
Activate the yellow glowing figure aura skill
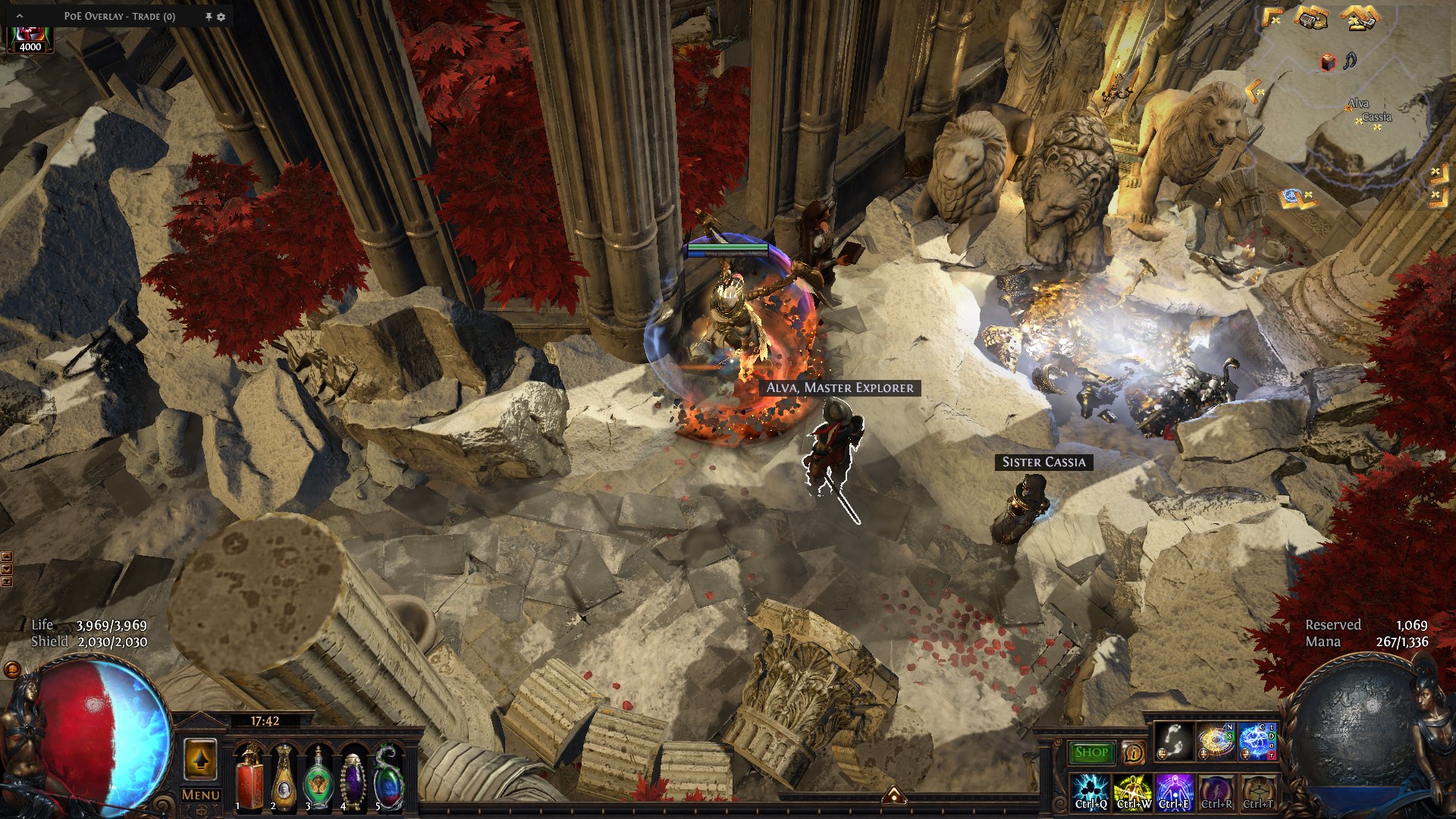point(1133,792)
